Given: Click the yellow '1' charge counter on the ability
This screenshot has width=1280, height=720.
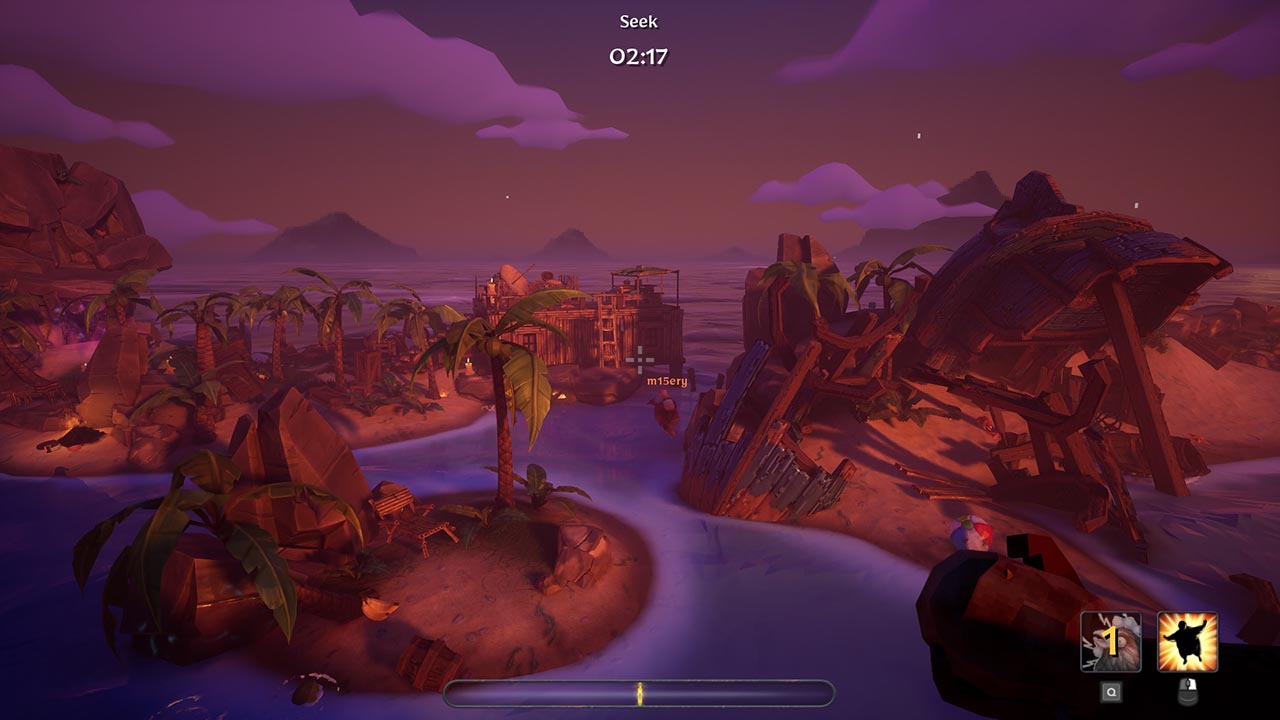Looking at the screenshot, I should click(x=1108, y=641).
